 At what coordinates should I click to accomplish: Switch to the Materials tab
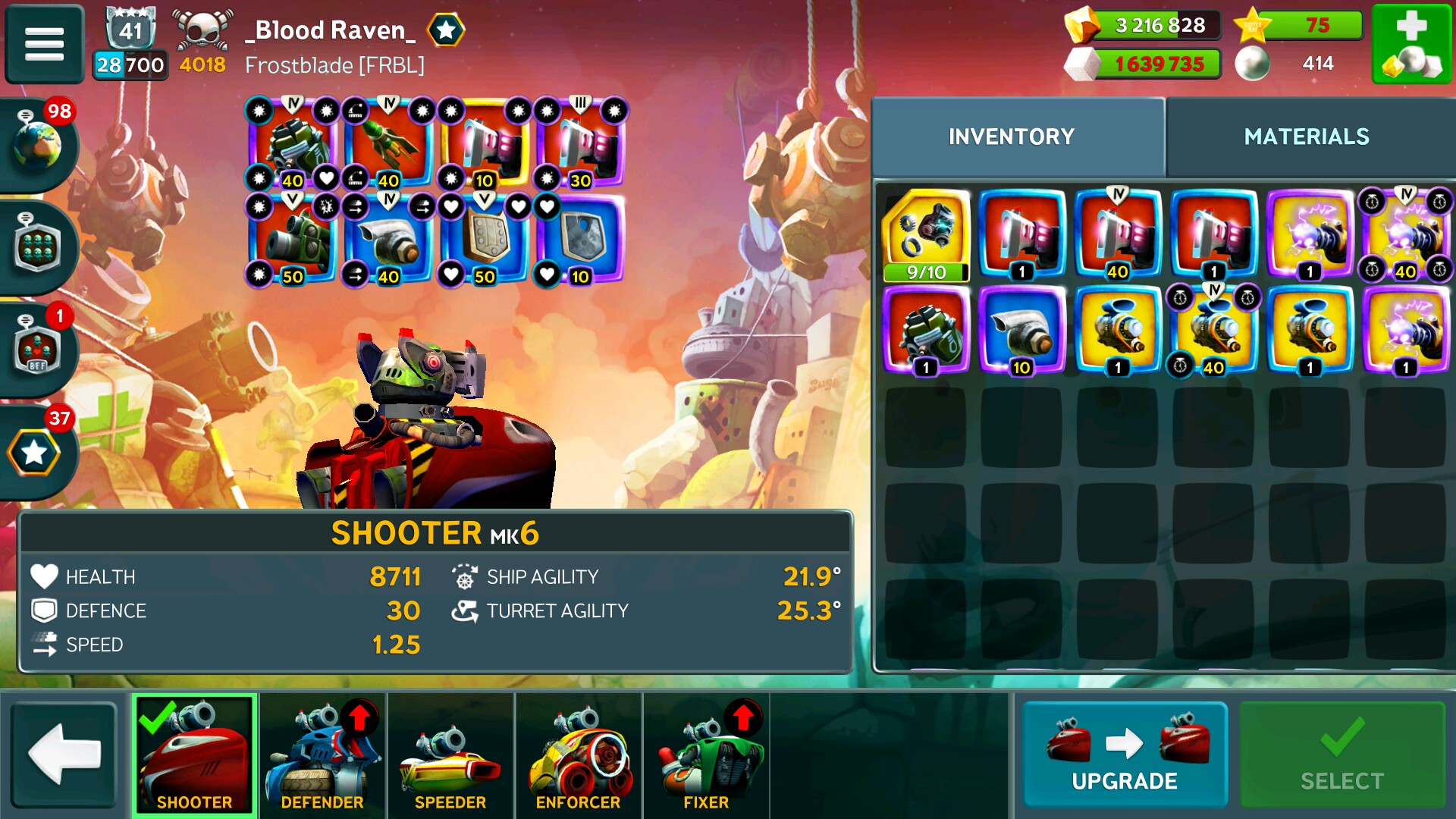pos(1306,136)
